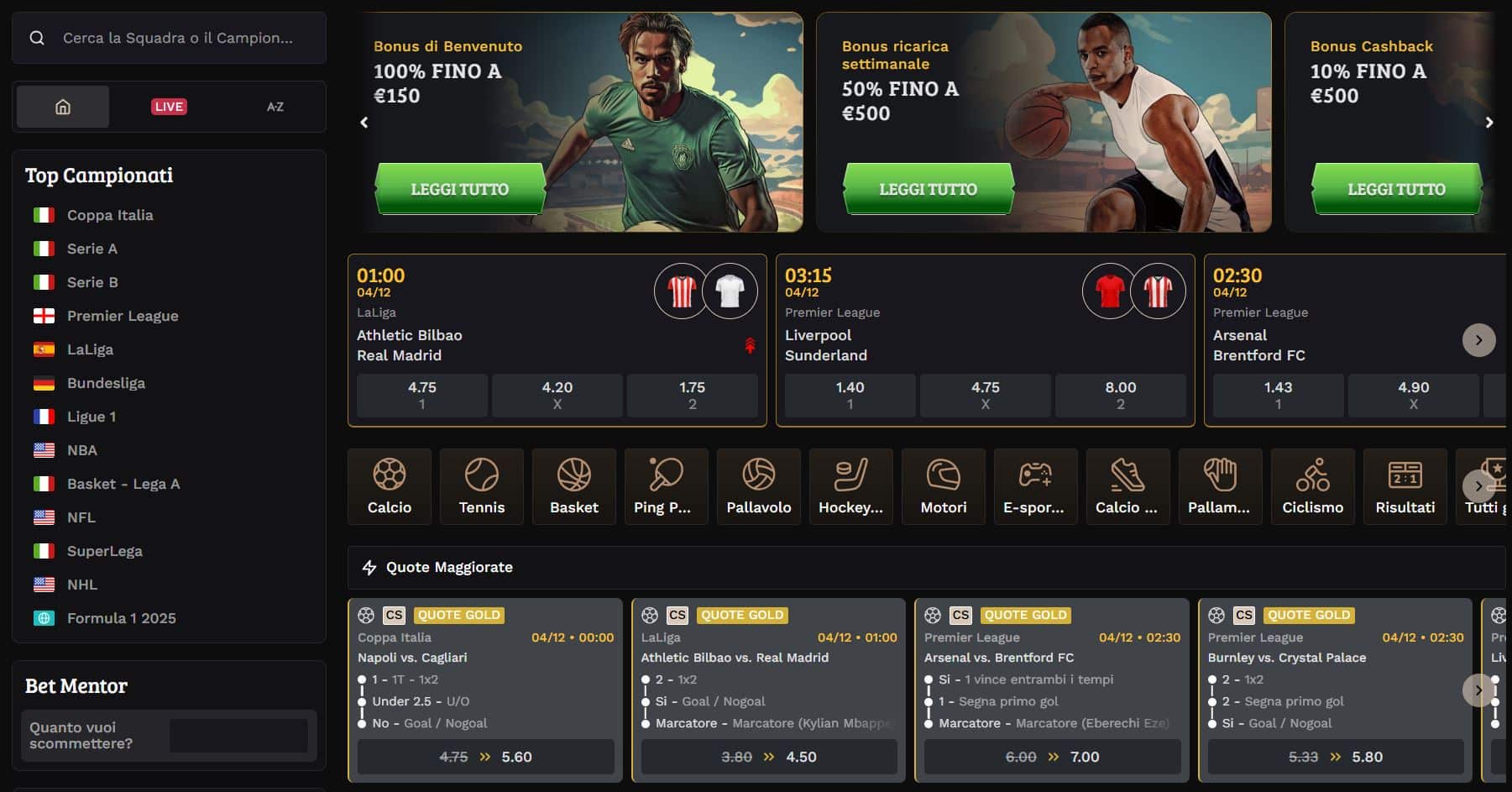Click the Ciclismo sport icon
Image resolution: width=1512 pixels, height=792 pixels.
(1312, 485)
